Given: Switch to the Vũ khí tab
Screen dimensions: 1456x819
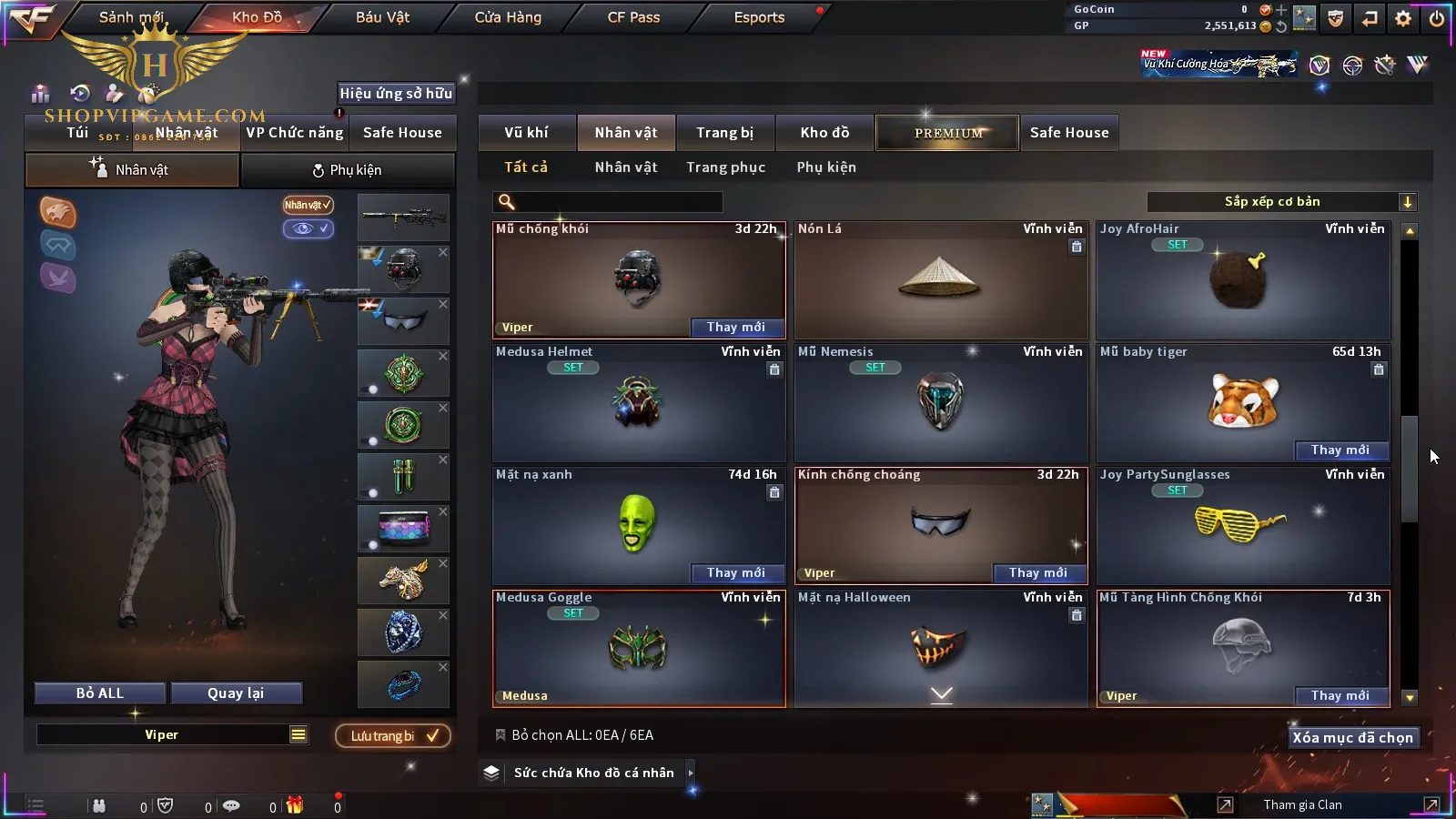Looking at the screenshot, I should click(526, 133).
